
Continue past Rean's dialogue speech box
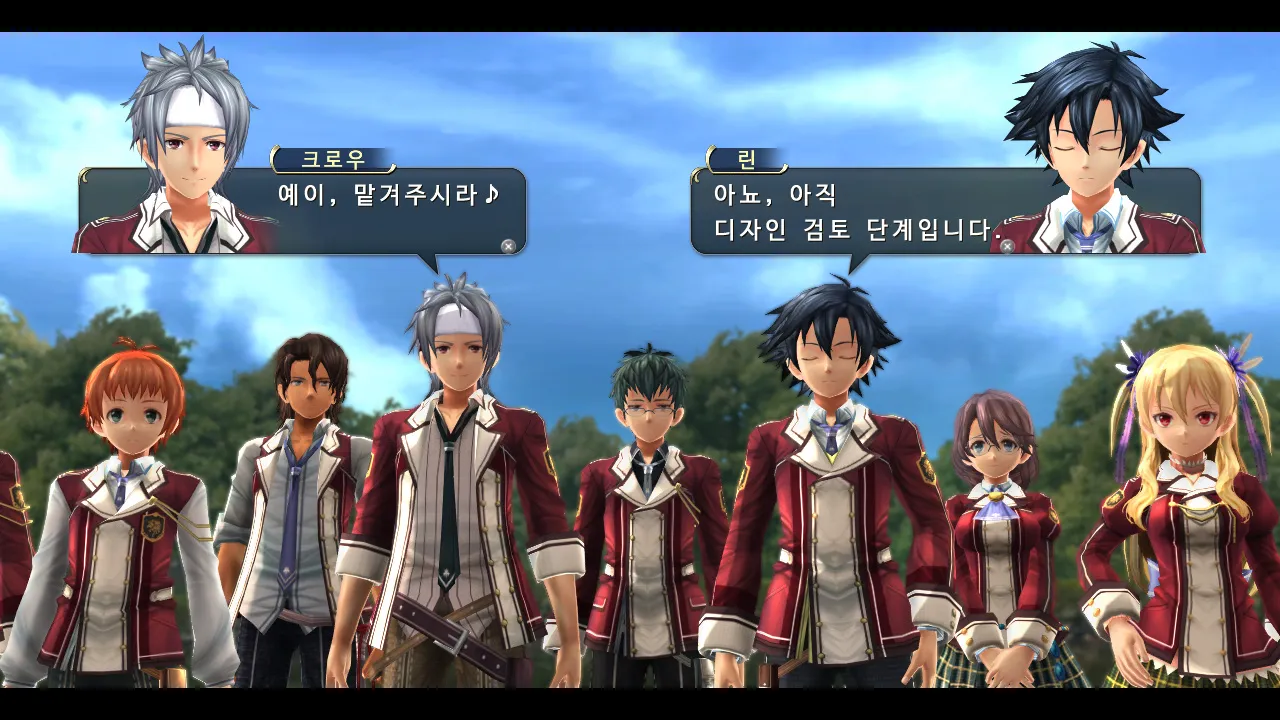1007,245
